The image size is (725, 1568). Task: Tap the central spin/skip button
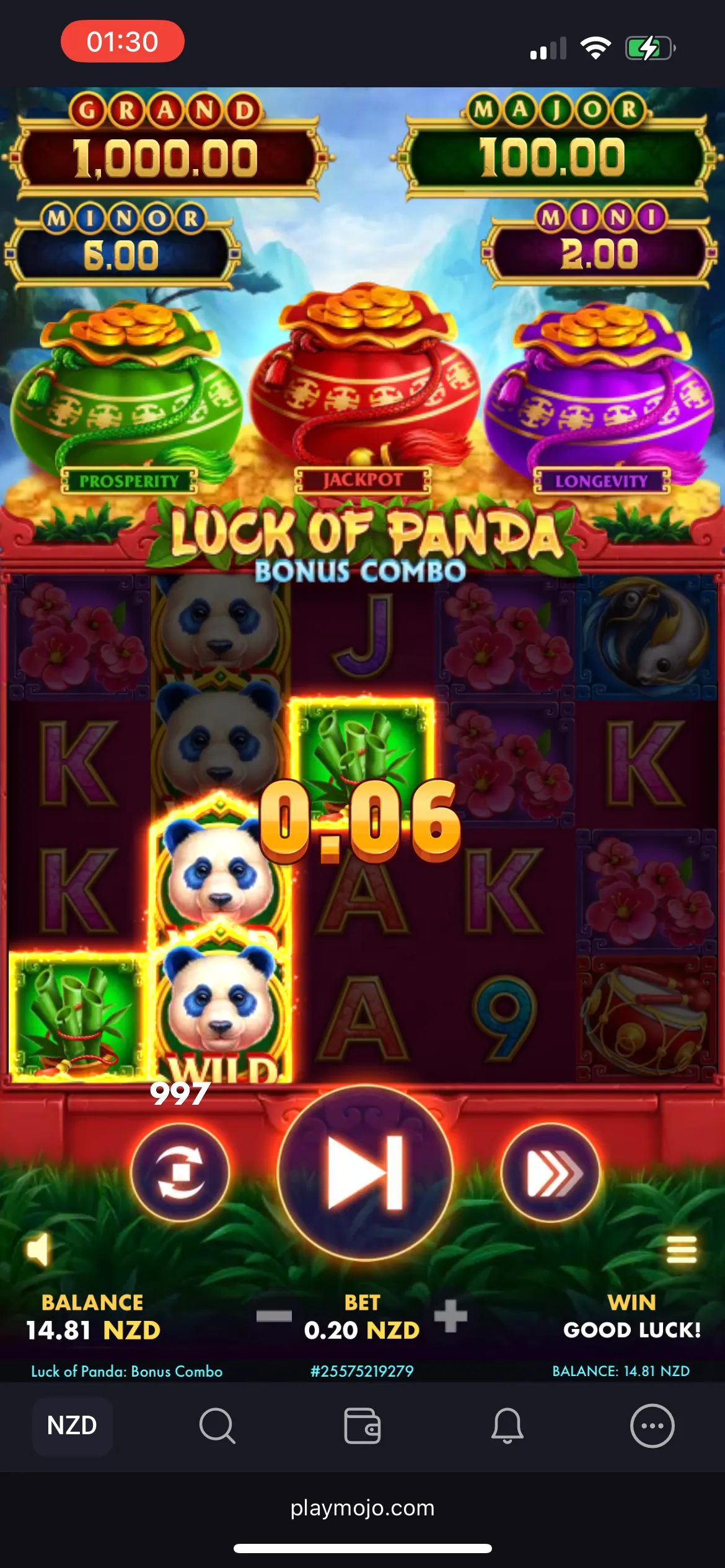coord(365,1173)
